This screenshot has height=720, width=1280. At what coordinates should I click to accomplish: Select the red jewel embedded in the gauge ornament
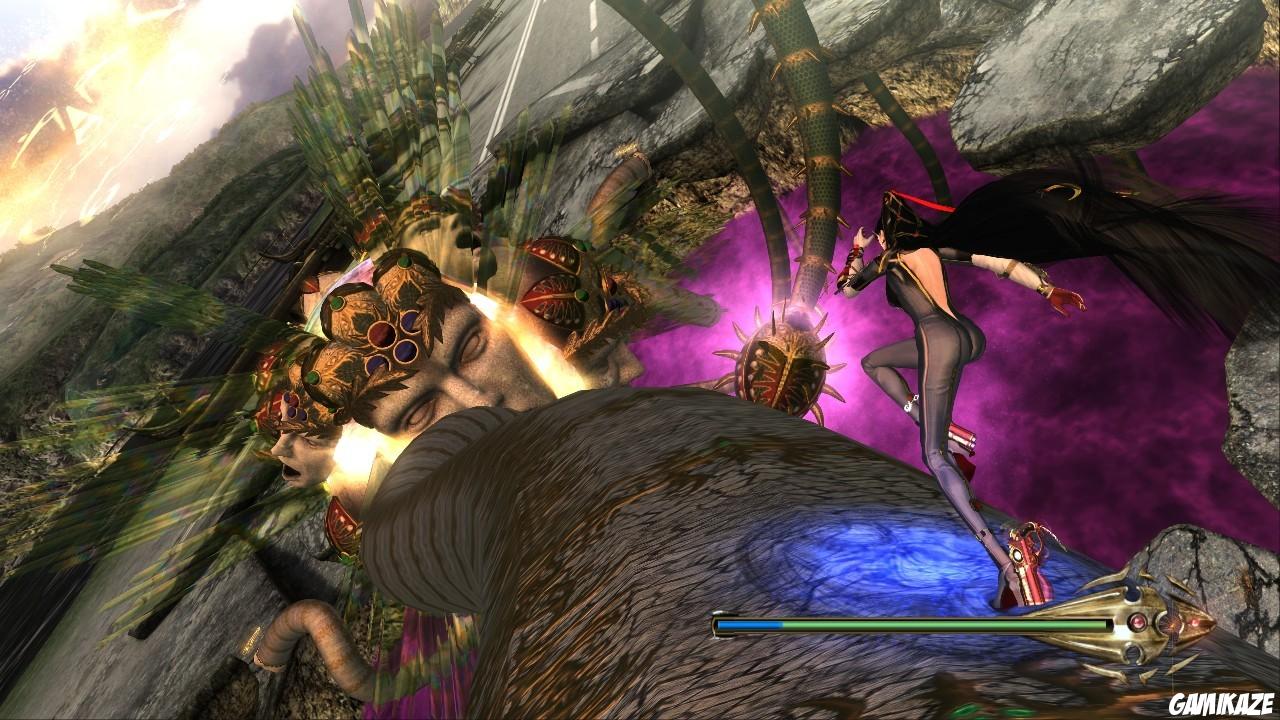[1138, 622]
